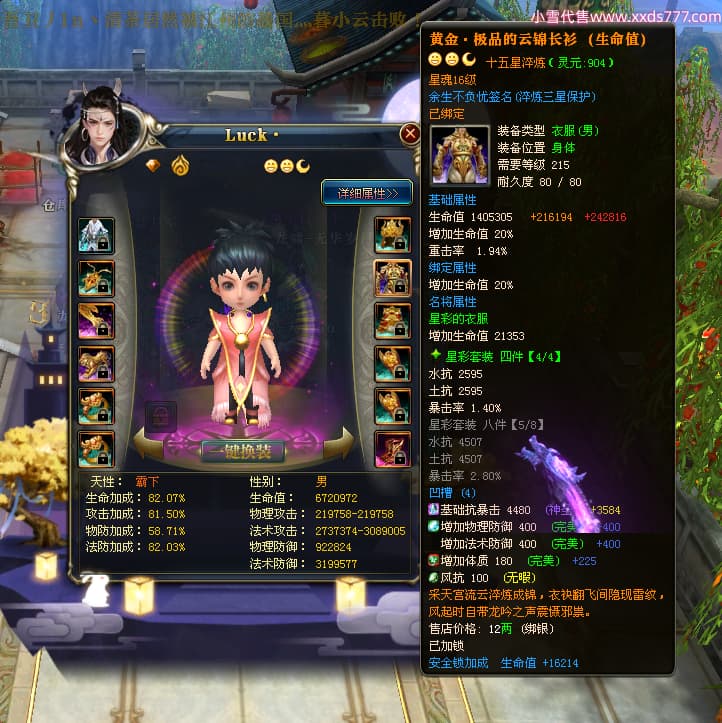Rotate the character model with the left arrow
Screen dimensions: 722x723
(146, 443)
